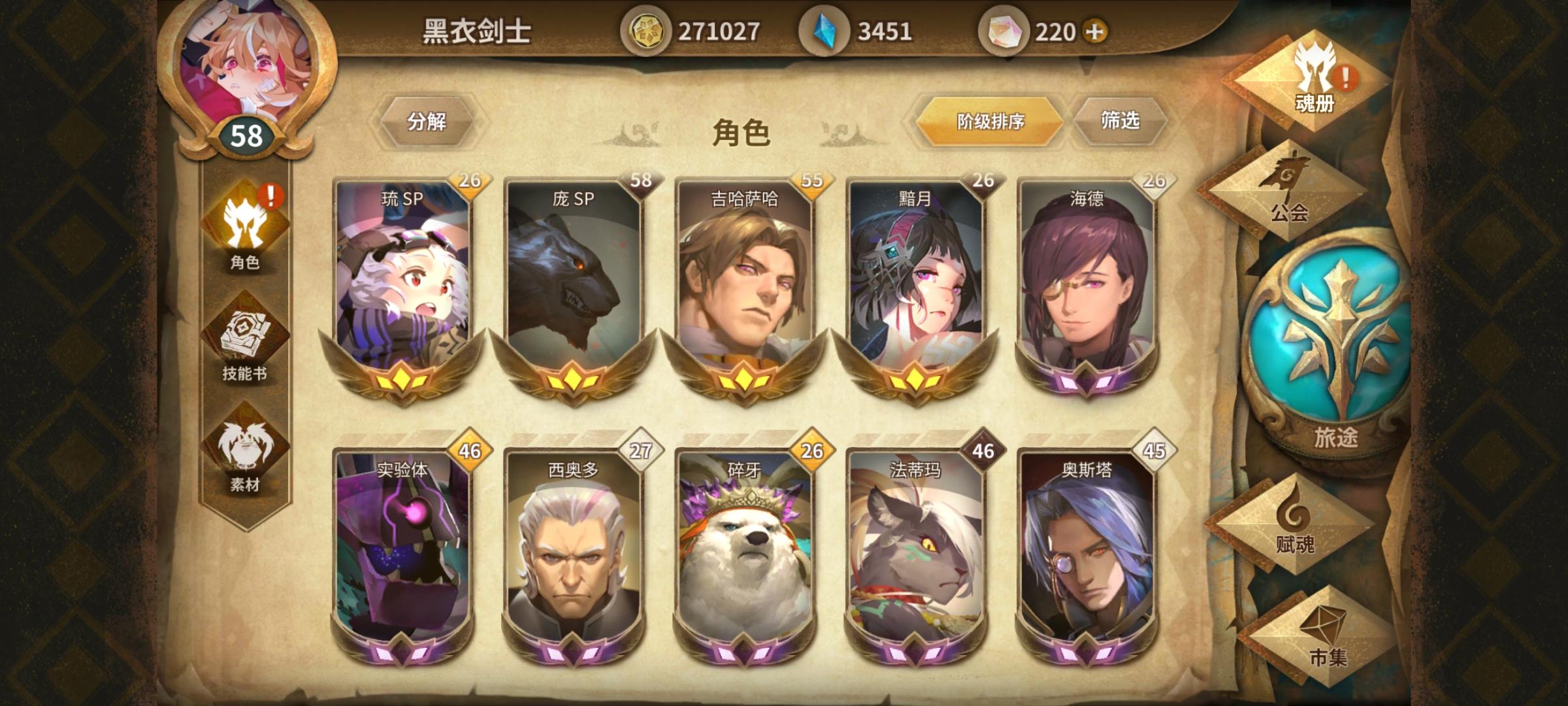
Task: Open the 筛选 filter options
Action: 1121,122
